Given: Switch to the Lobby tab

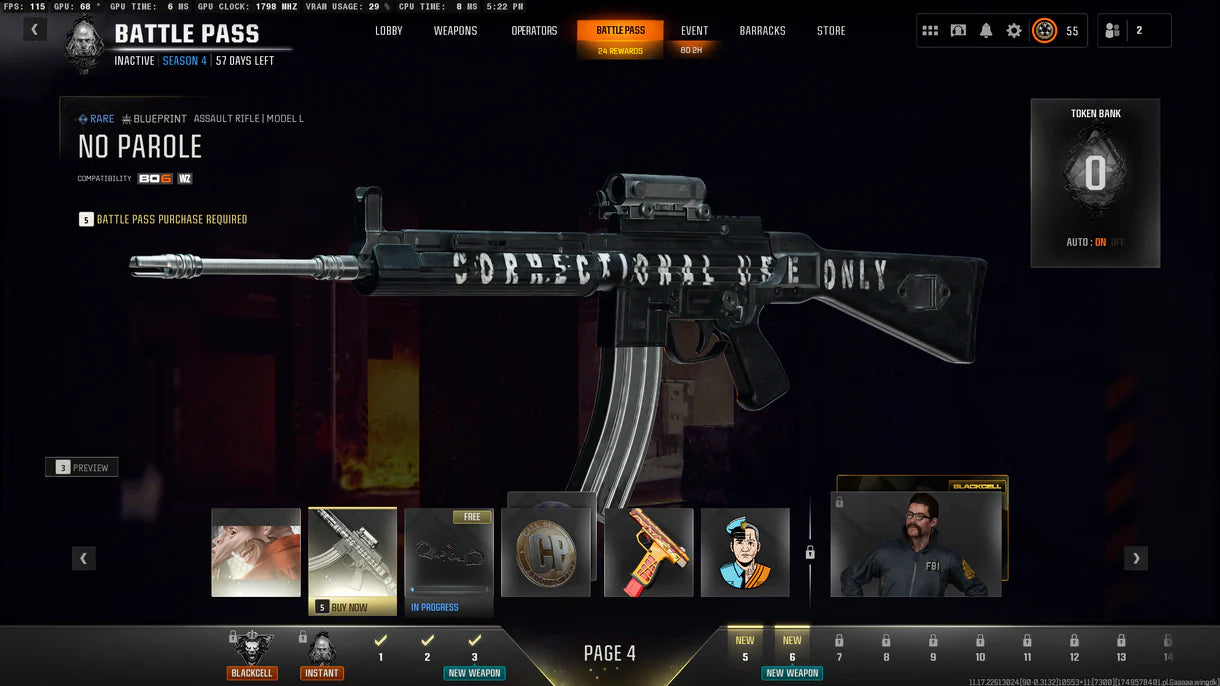Looking at the screenshot, I should coord(389,31).
